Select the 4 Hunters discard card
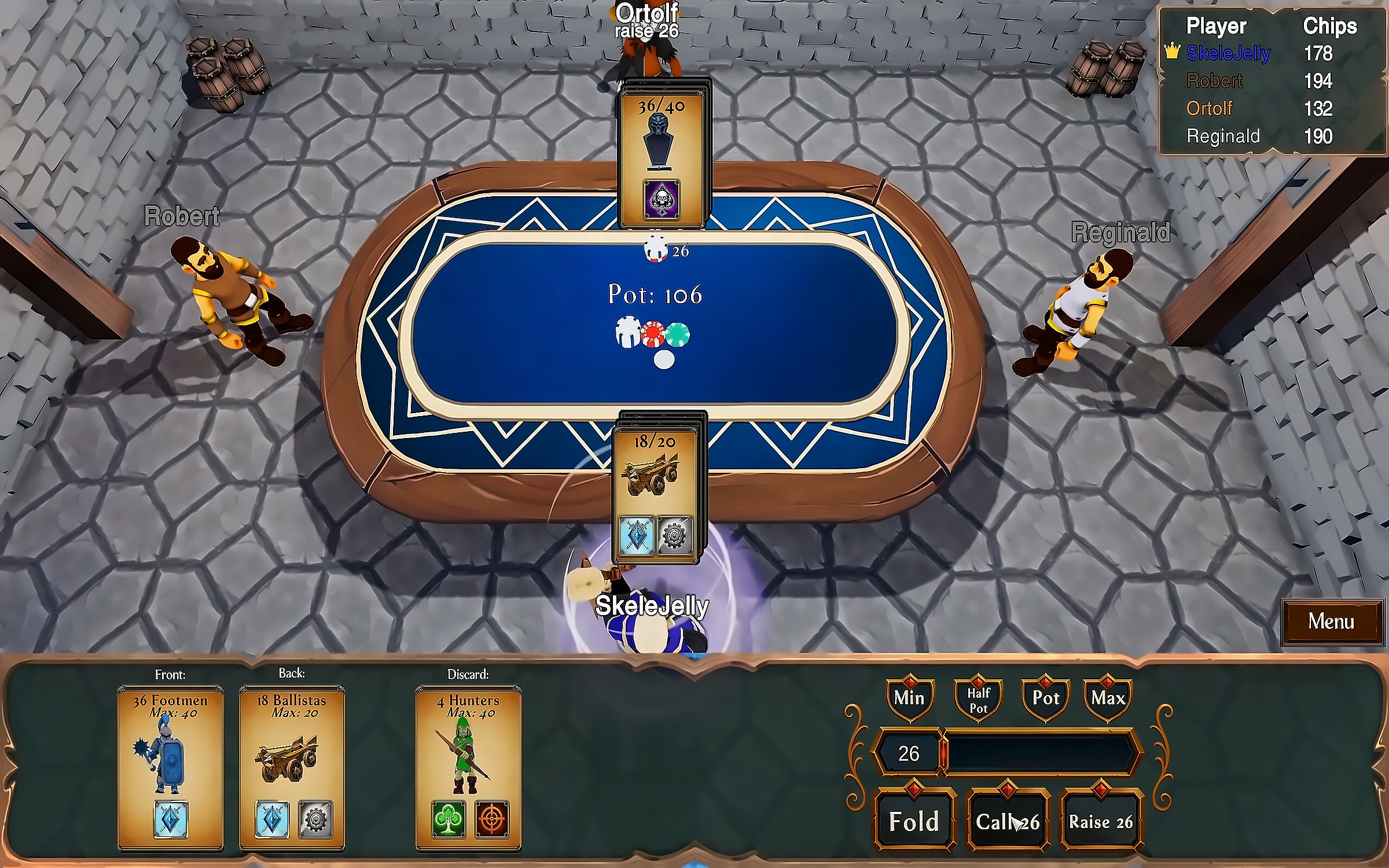This screenshot has height=868, width=1389. (468, 767)
